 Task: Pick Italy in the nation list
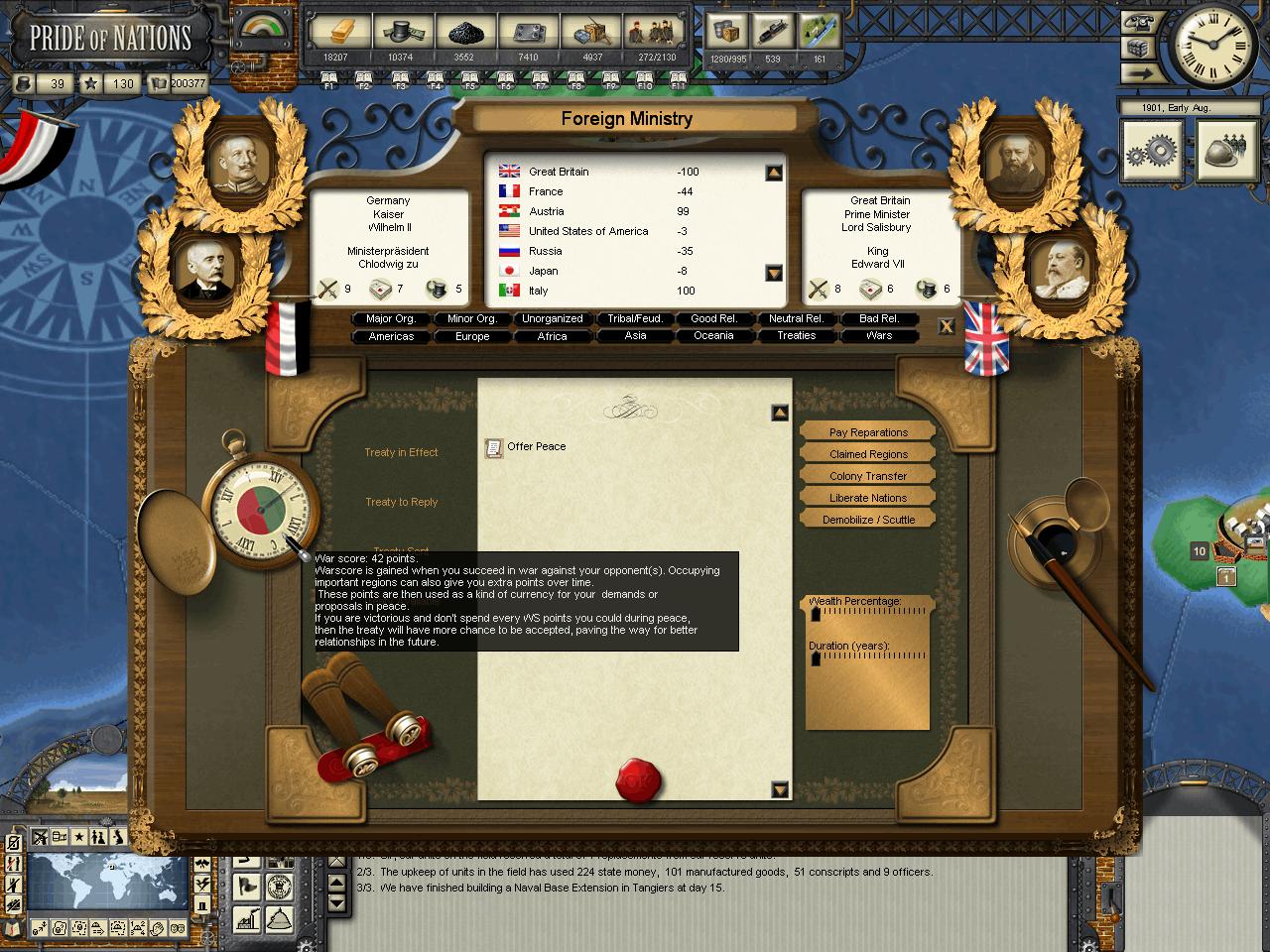coord(539,291)
